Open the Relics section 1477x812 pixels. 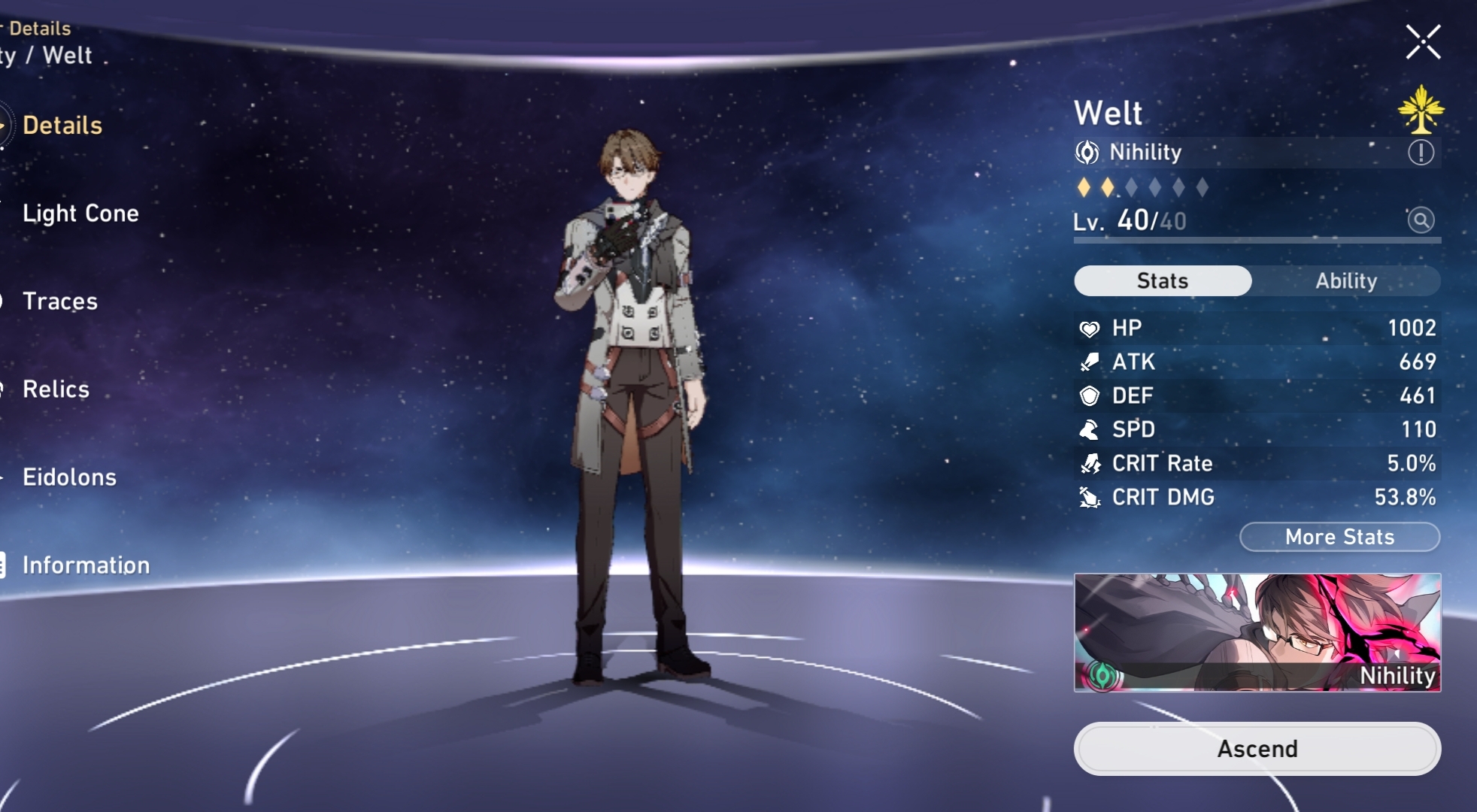[x=56, y=389]
